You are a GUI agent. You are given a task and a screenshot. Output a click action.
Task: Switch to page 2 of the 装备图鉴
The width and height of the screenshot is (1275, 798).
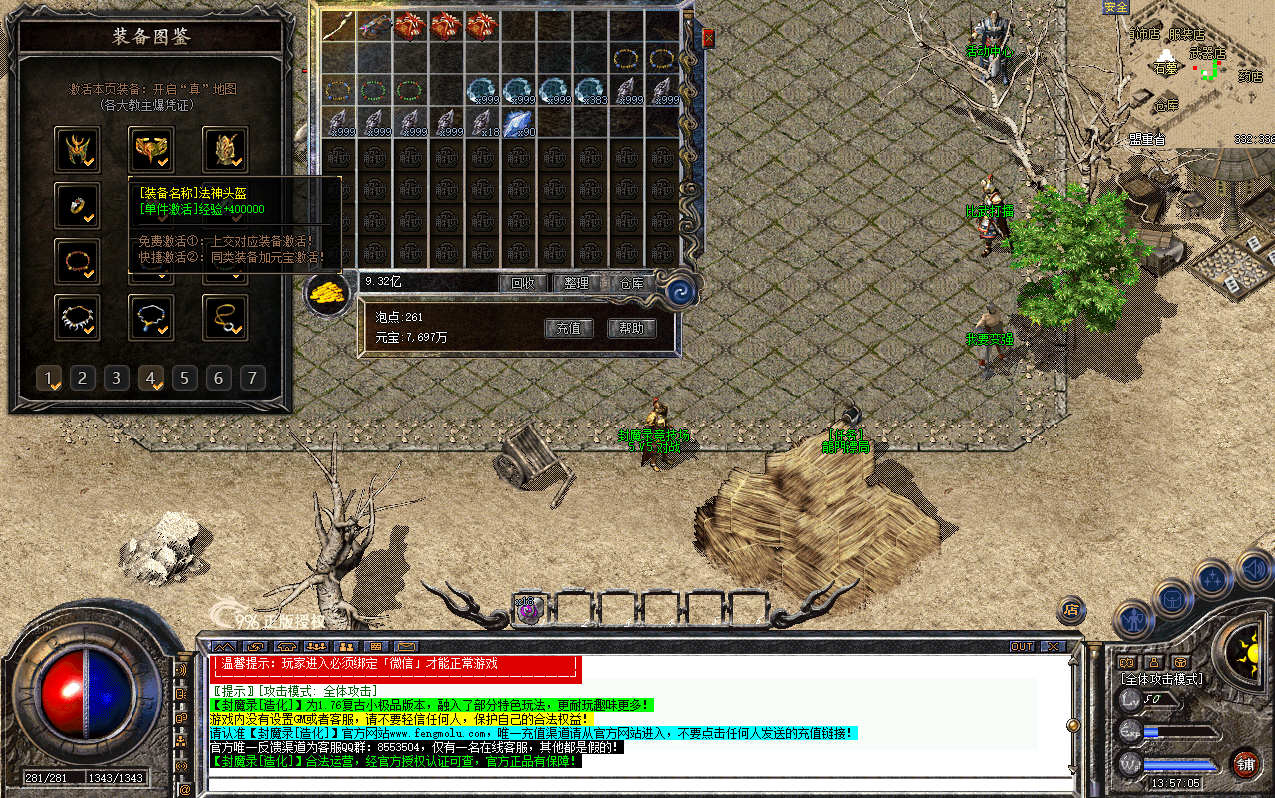click(x=83, y=378)
